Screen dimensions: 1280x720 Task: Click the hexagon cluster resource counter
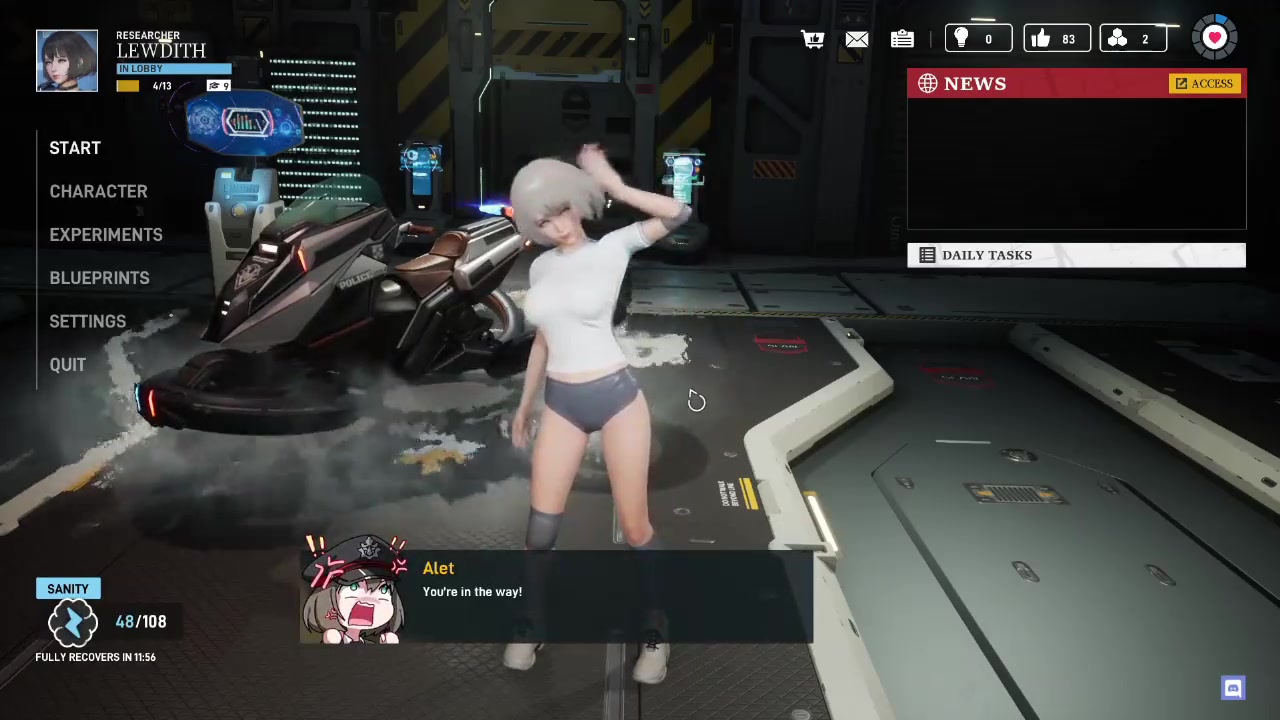click(1133, 39)
